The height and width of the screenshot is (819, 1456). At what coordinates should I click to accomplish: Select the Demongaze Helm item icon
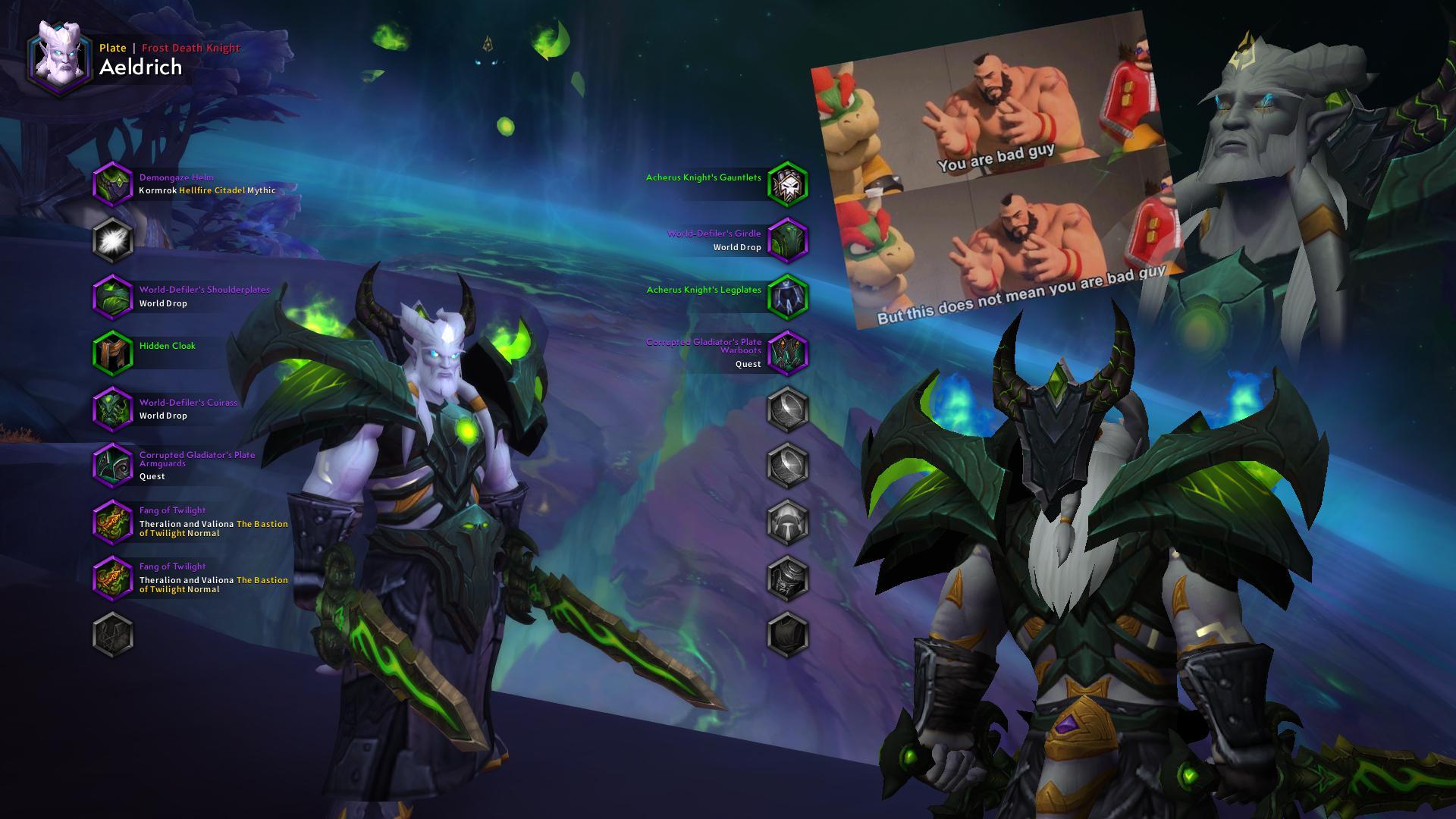tap(112, 183)
